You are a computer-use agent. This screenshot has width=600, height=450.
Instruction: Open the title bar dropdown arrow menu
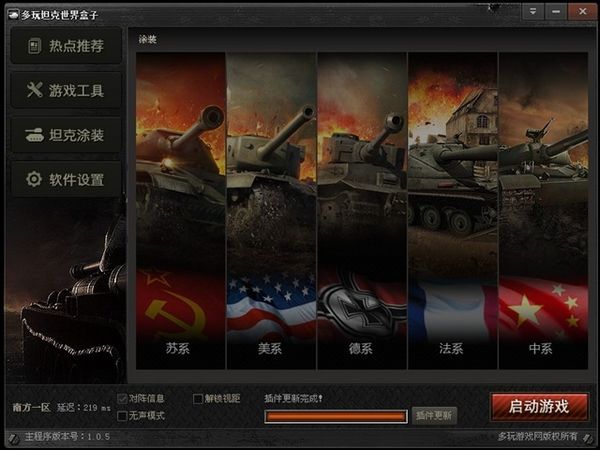click(x=533, y=11)
